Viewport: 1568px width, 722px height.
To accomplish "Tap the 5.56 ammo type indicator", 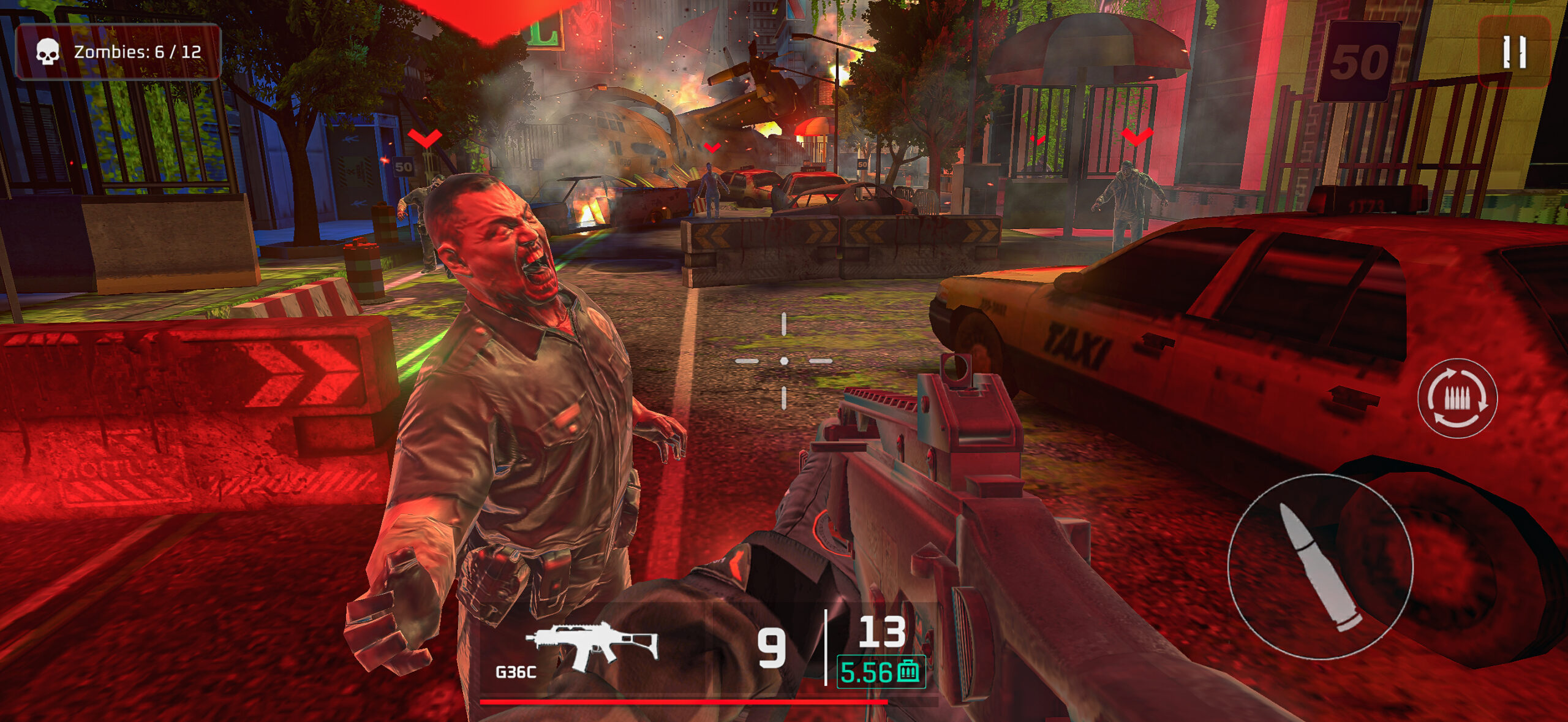I will pyautogui.click(x=880, y=672).
